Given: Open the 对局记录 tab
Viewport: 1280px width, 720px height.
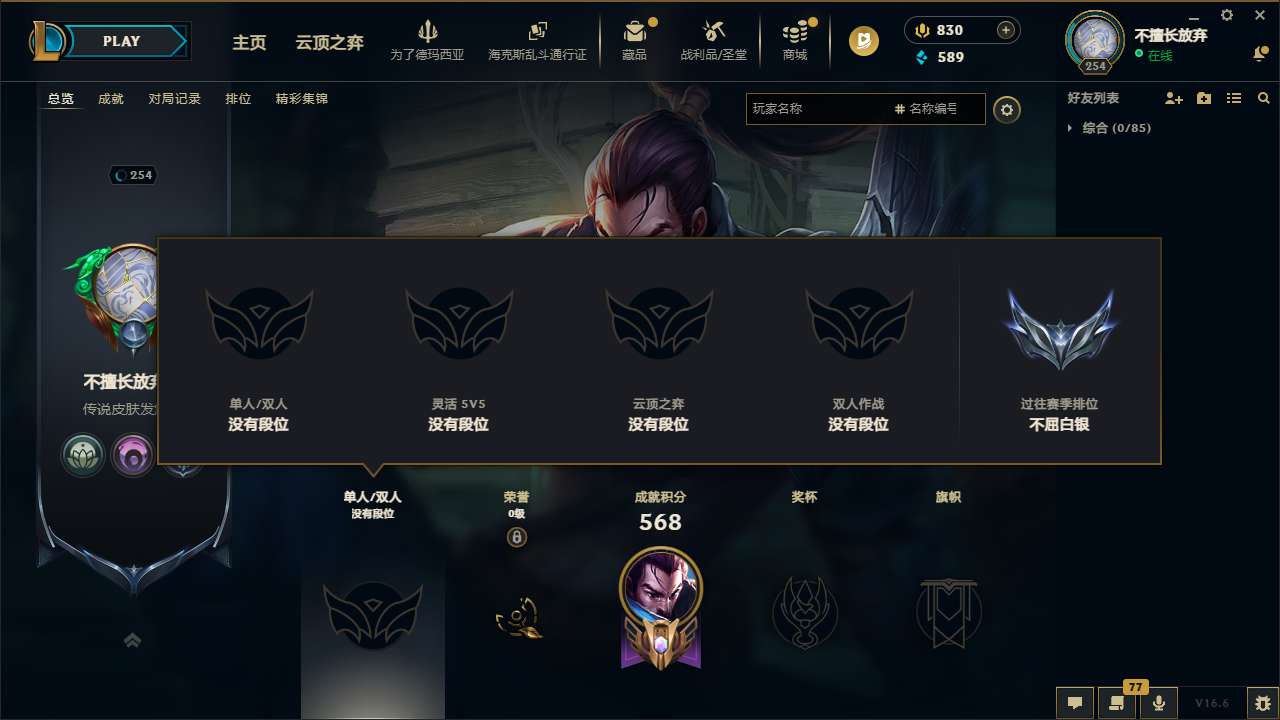Looking at the screenshot, I should tap(174, 99).
